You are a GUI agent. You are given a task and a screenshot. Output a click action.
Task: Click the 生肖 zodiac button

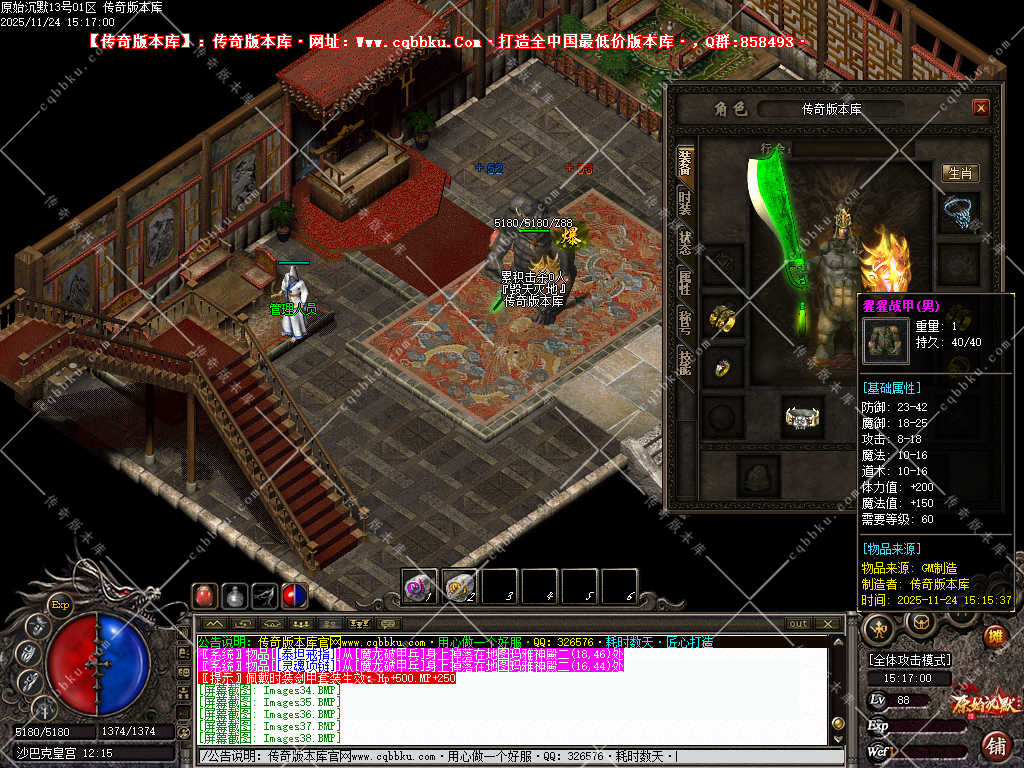[960, 173]
